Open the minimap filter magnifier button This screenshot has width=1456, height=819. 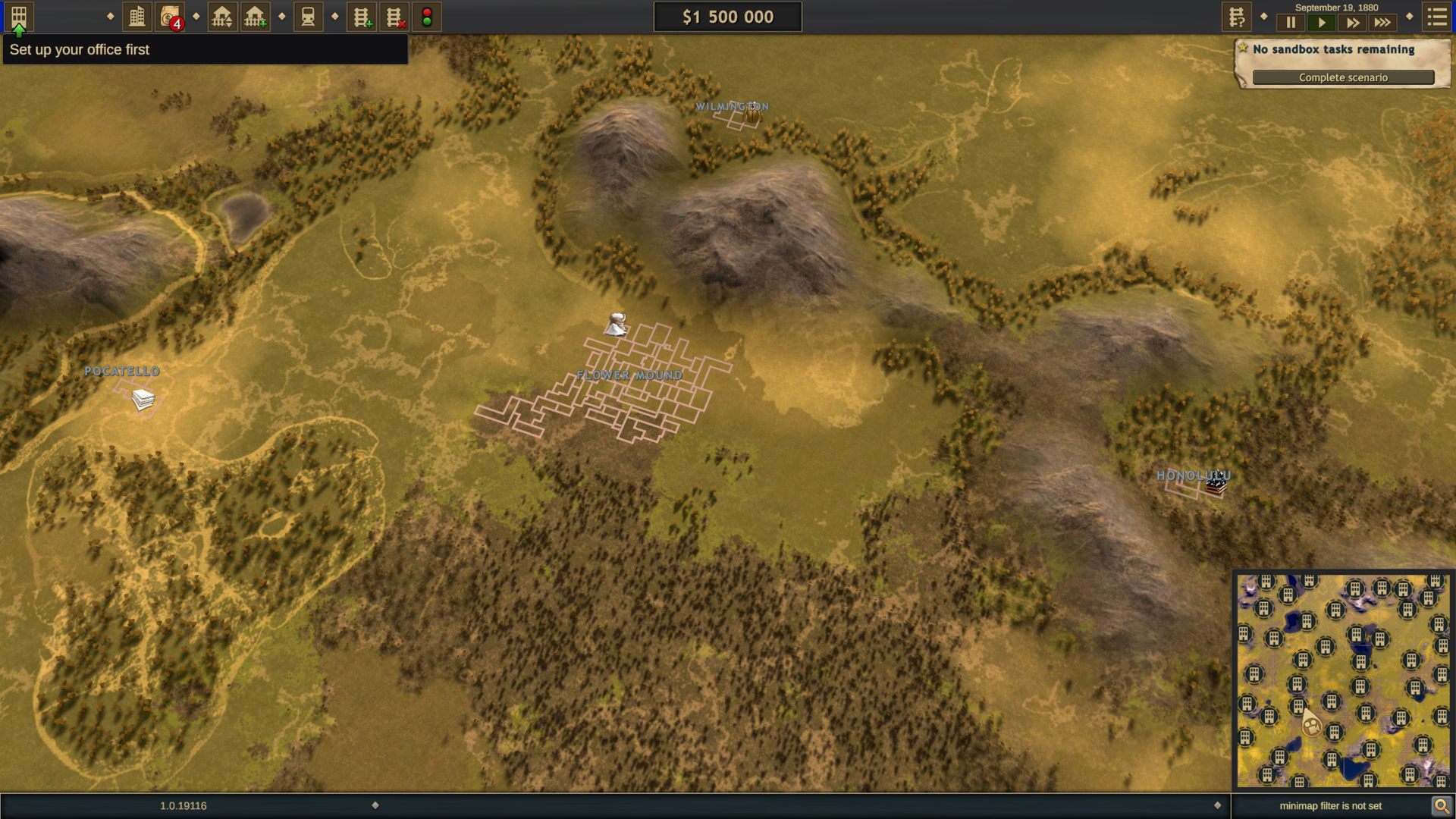tap(1441, 805)
